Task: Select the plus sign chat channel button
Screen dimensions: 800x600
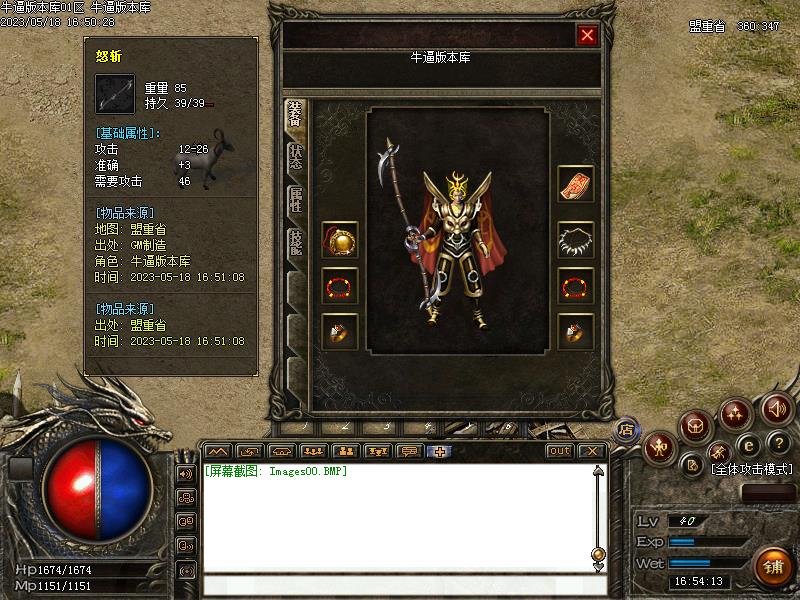Action: (x=438, y=451)
